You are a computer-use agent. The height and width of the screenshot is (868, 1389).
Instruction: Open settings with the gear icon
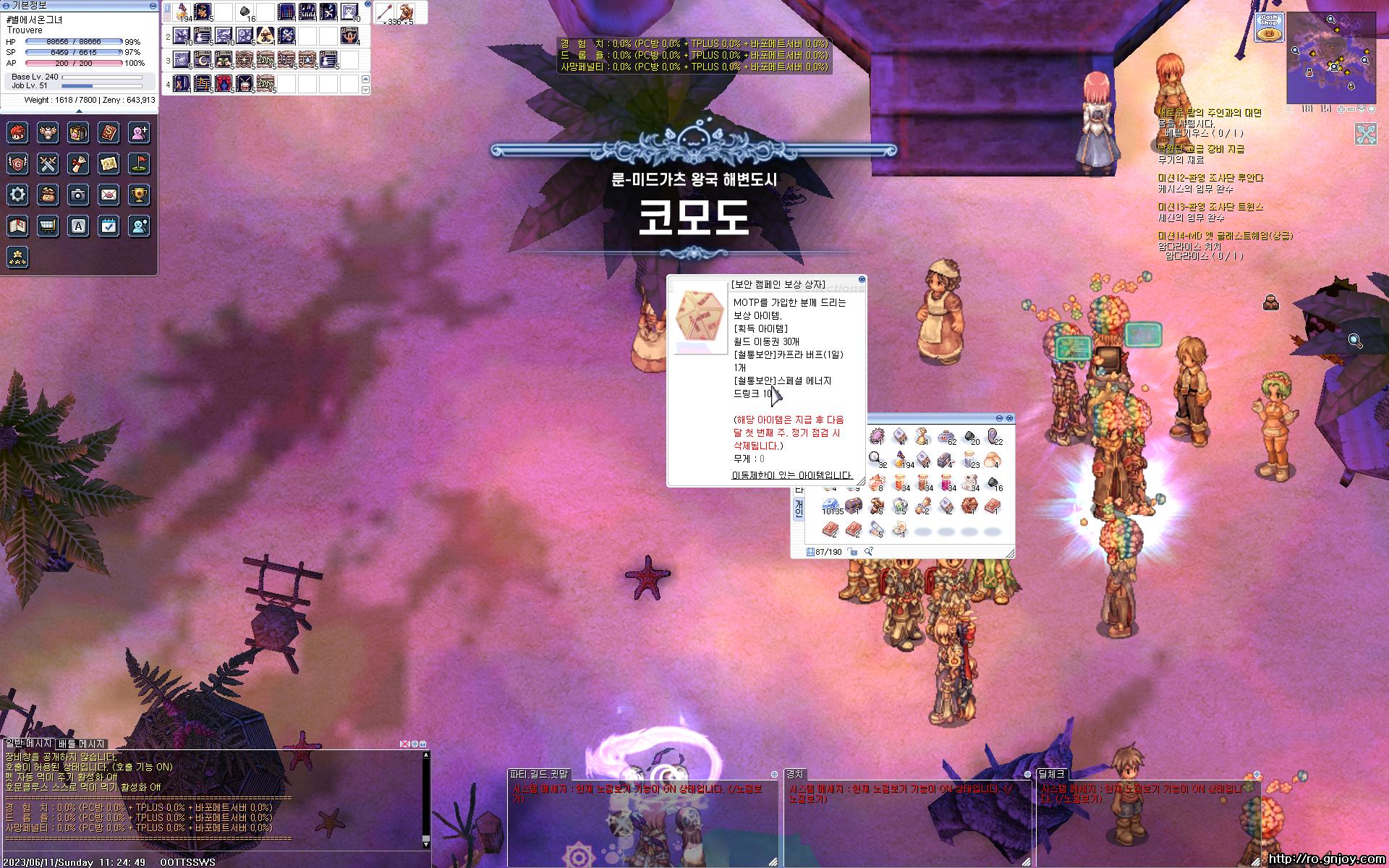17,194
